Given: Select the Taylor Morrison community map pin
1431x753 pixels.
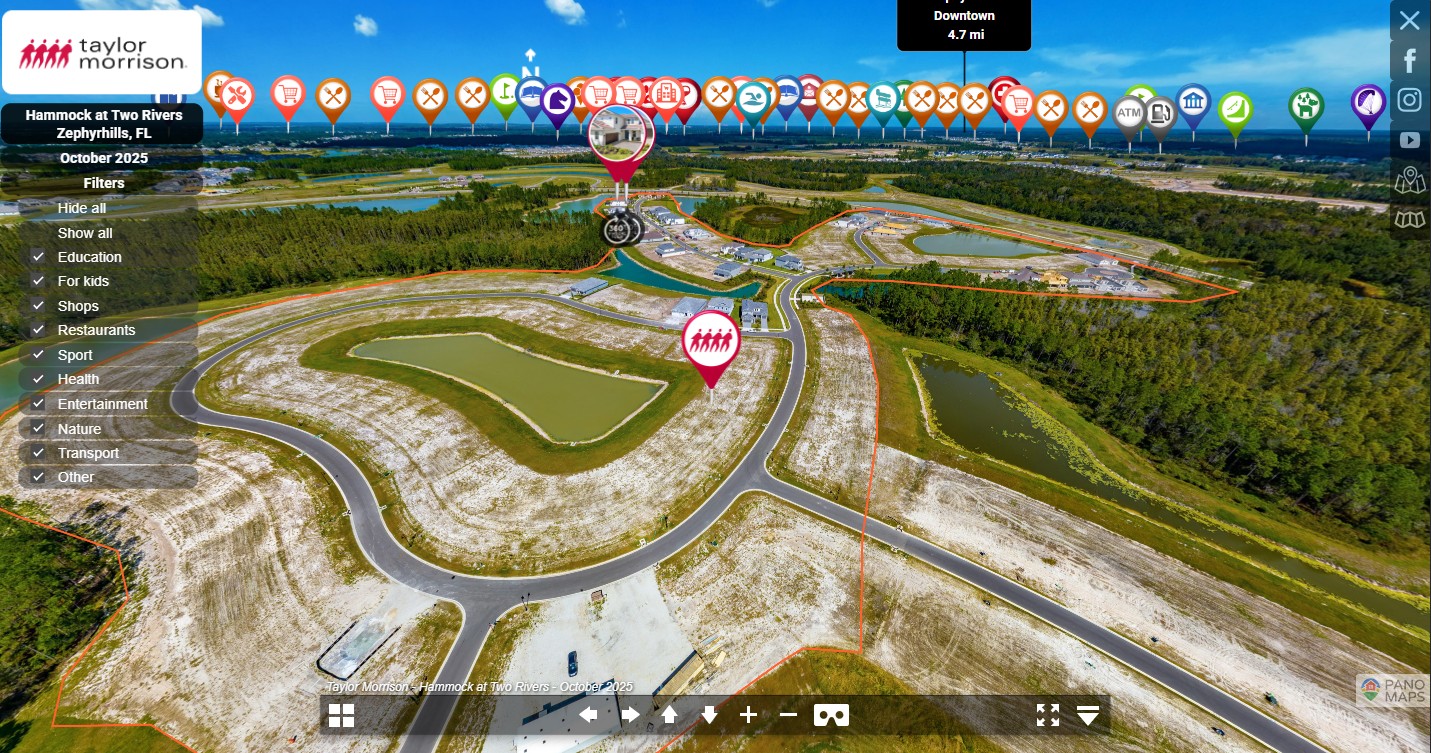Looking at the screenshot, I should [711, 341].
